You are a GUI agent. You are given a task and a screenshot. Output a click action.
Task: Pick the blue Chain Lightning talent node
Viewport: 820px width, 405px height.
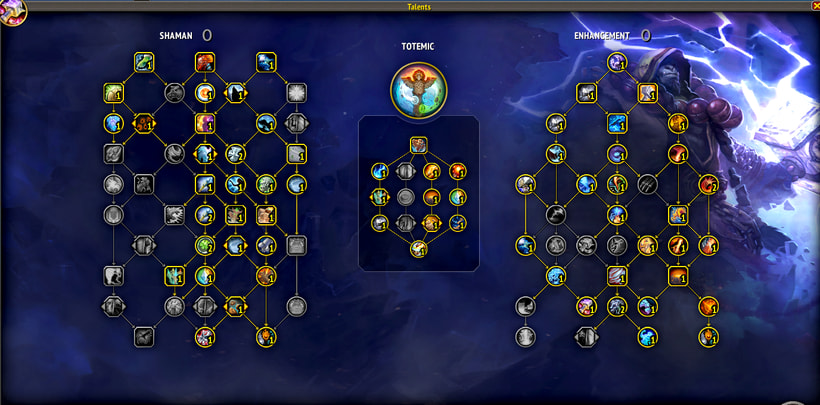click(265, 63)
